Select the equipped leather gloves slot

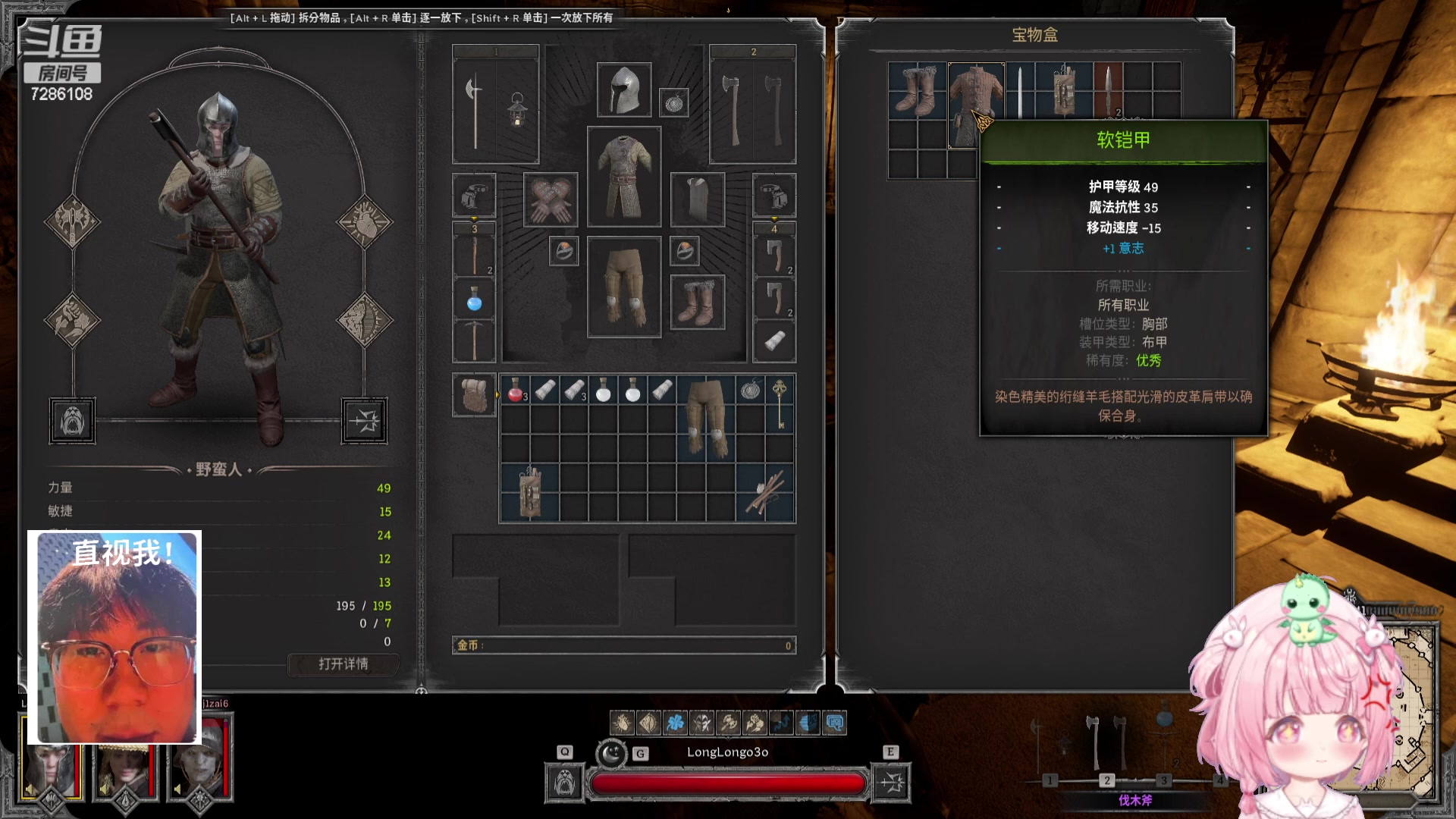point(551,200)
